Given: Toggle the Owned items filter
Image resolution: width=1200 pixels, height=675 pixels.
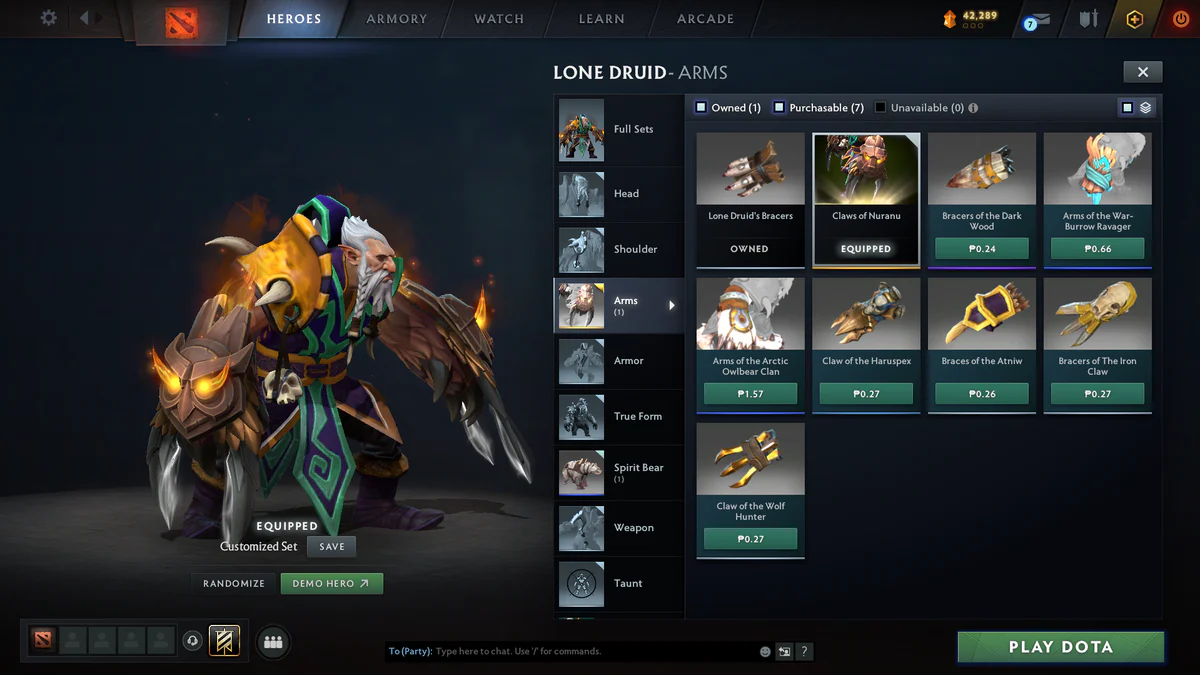Looking at the screenshot, I should 702,108.
